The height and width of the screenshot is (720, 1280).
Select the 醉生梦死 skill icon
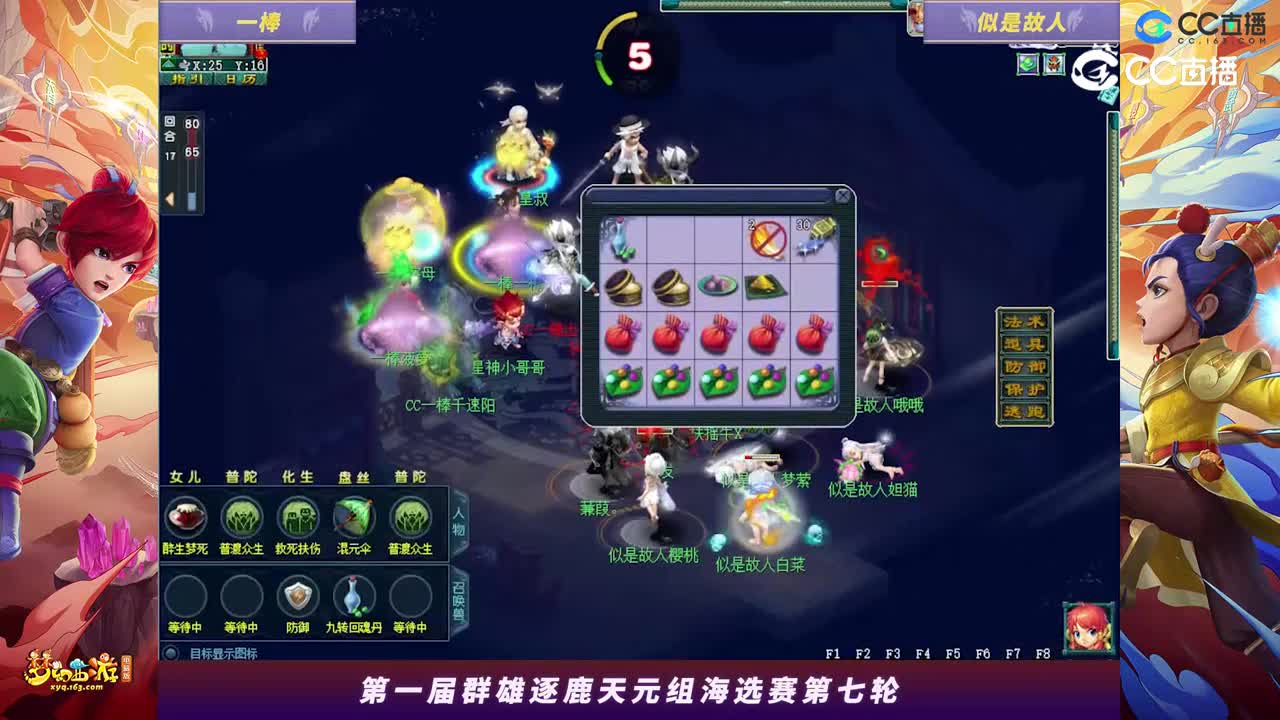(185, 518)
